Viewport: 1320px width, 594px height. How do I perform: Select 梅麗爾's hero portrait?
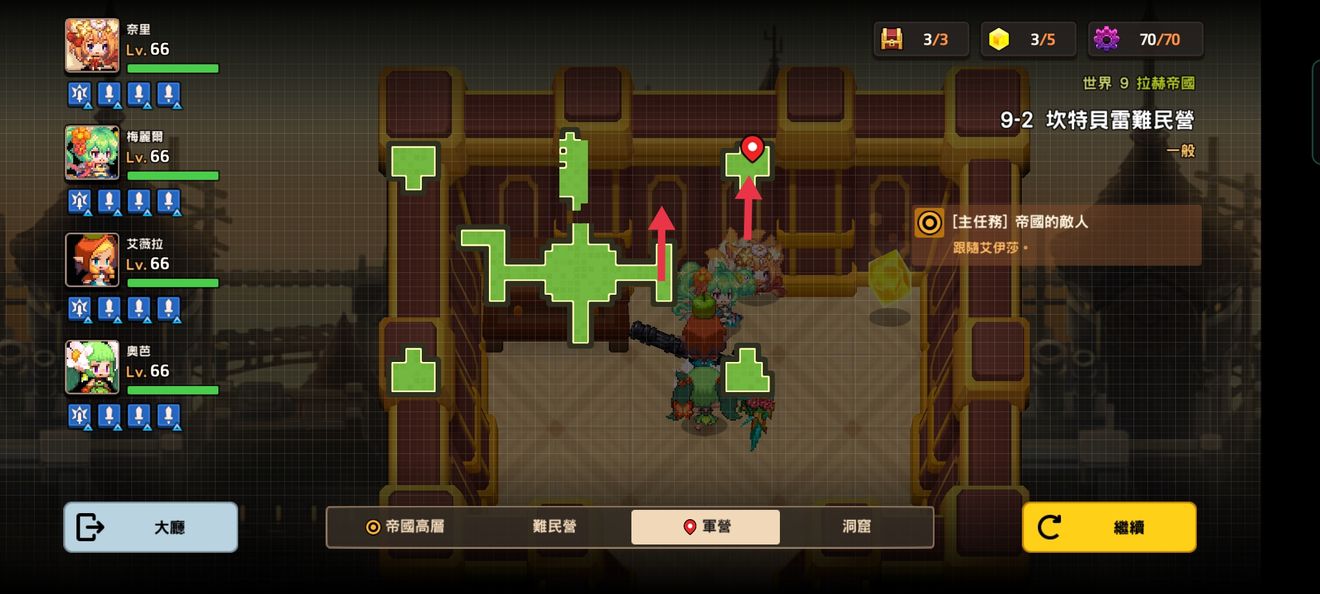click(x=92, y=153)
